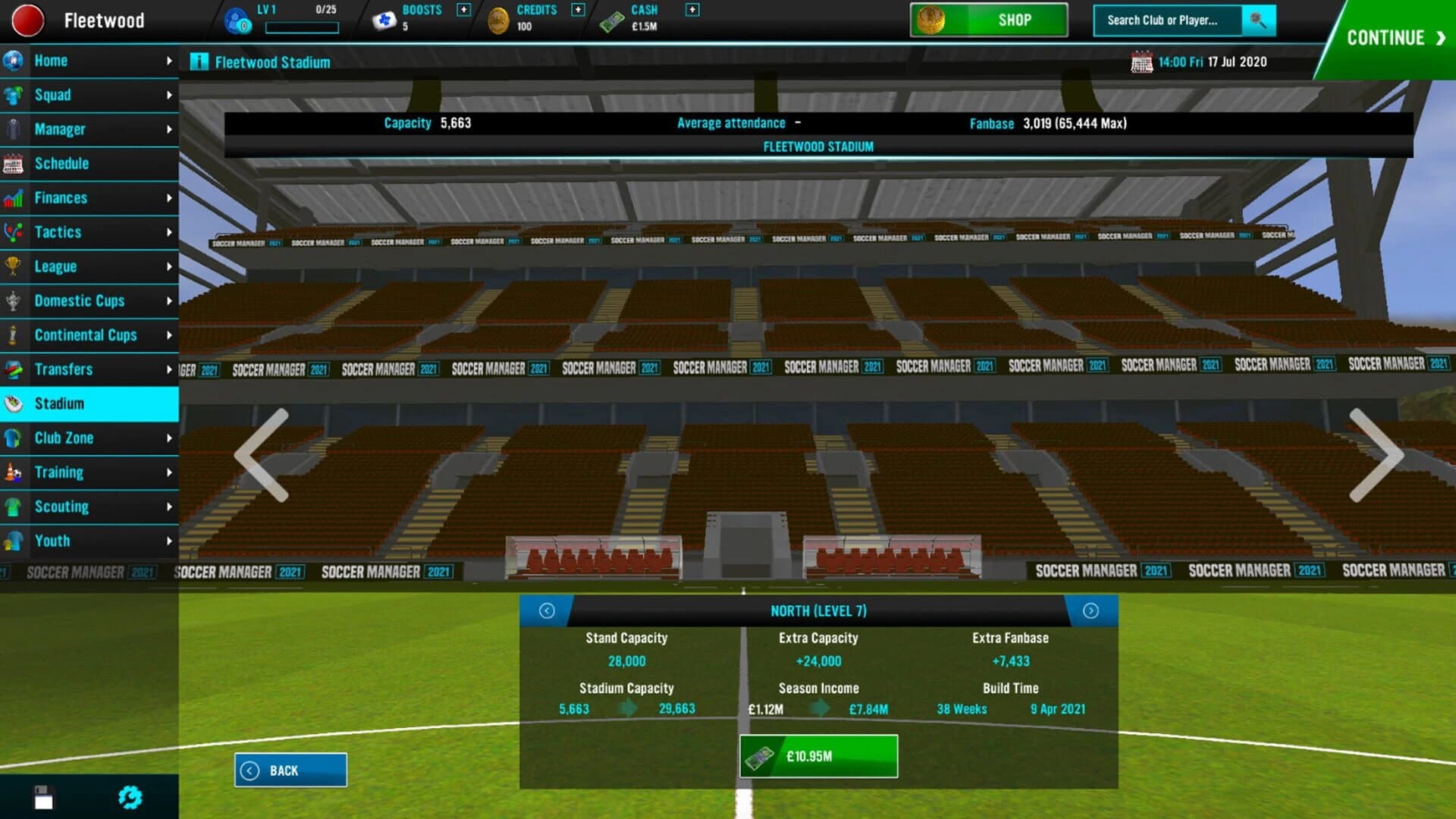Click the search magnifier in the search bar
Image resolution: width=1456 pixels, height=819 pixels.
coord(1260,20)
